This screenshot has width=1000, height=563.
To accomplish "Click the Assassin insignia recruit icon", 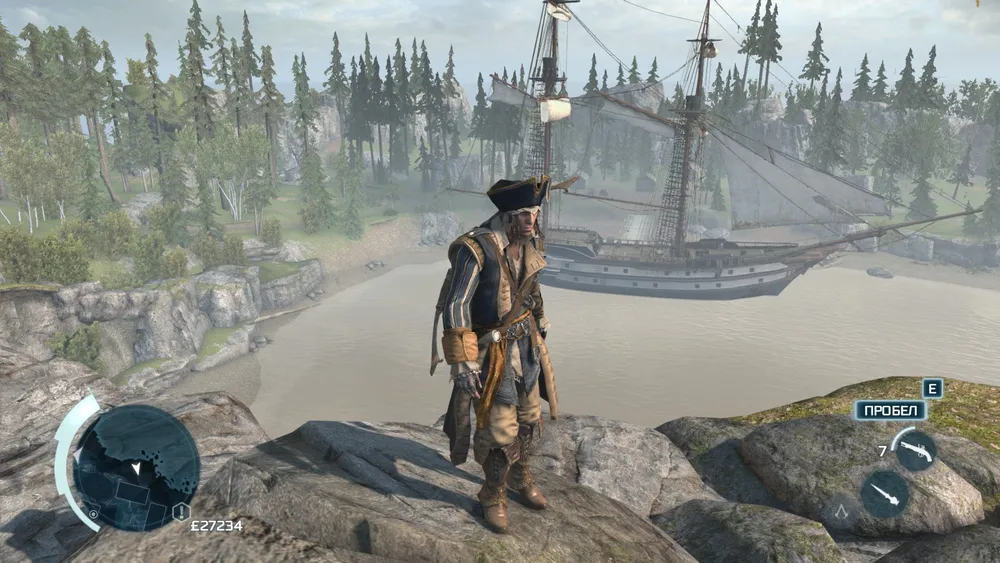I will coord(841,512).
